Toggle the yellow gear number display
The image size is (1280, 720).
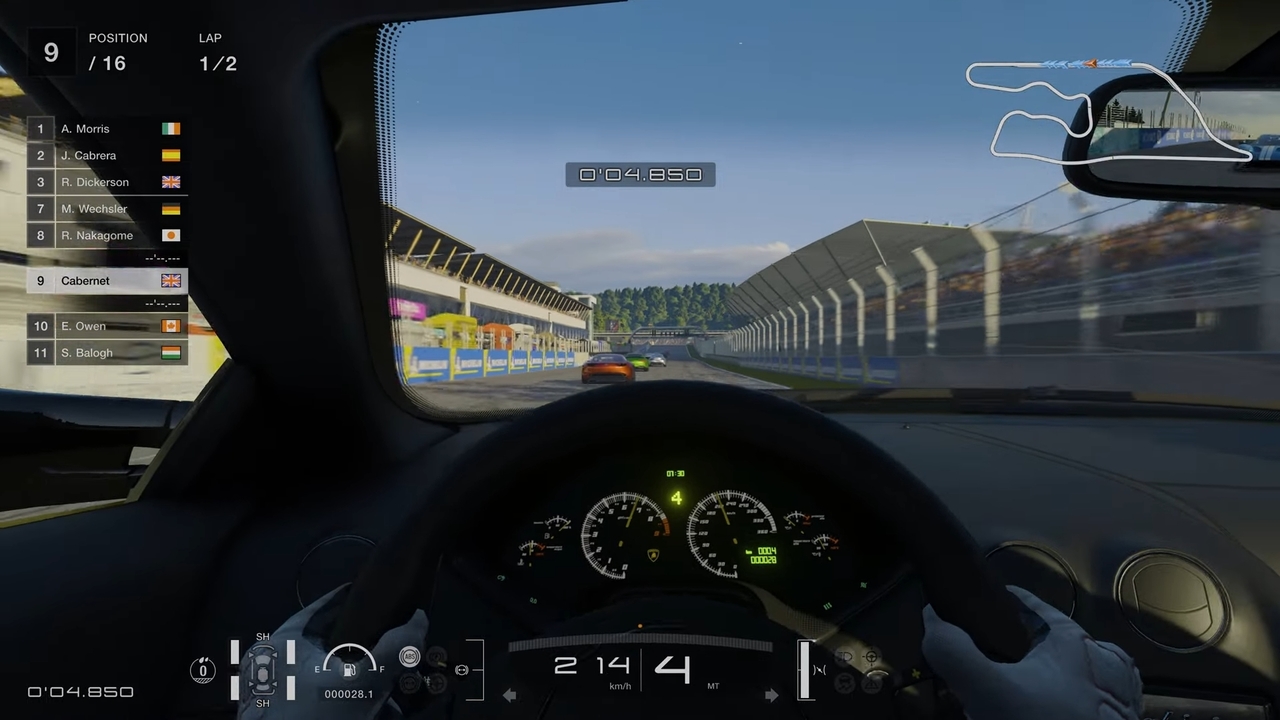coord(676,498)
